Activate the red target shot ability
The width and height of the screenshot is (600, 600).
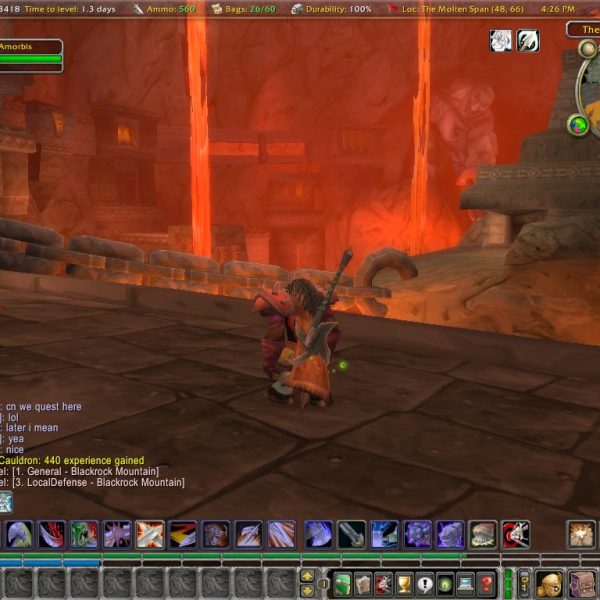pyautogui.click(x=515, y=535)
